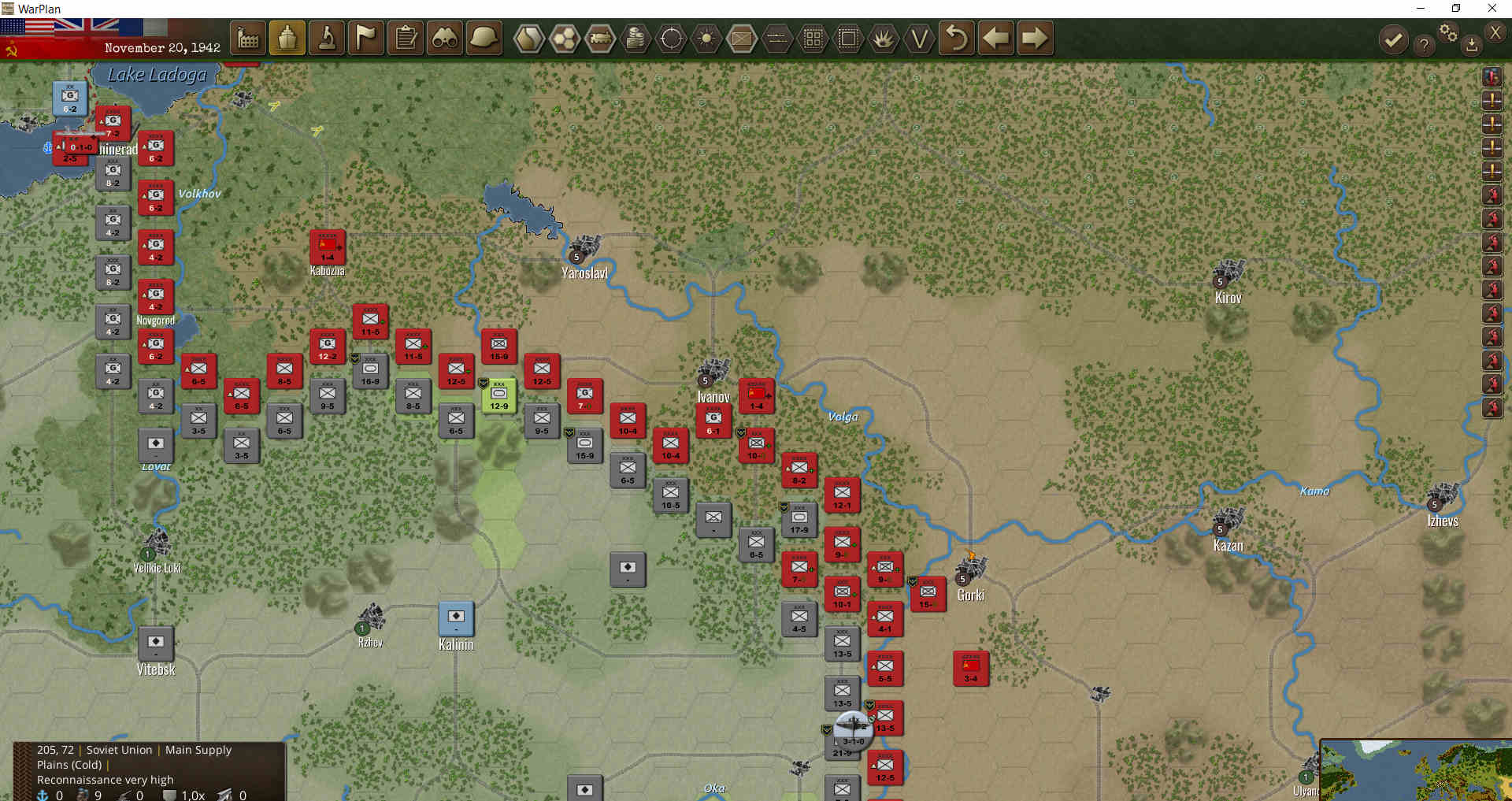Image resolution: width=1512 pixels, height=801 pixels.
Task: Activate the binoculars reconnaissance view
Action: 445,38
